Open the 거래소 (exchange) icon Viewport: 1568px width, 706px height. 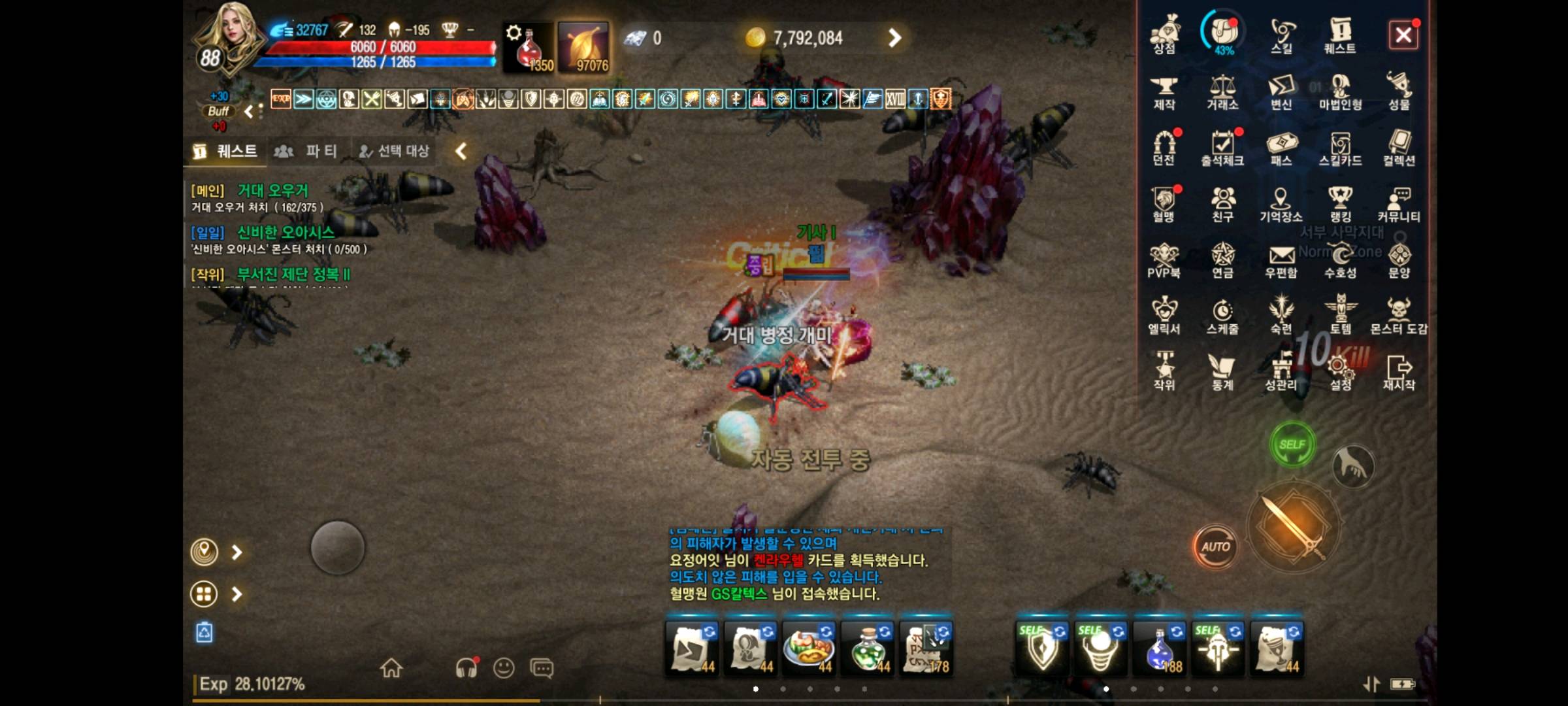(x=1224, y=92)
